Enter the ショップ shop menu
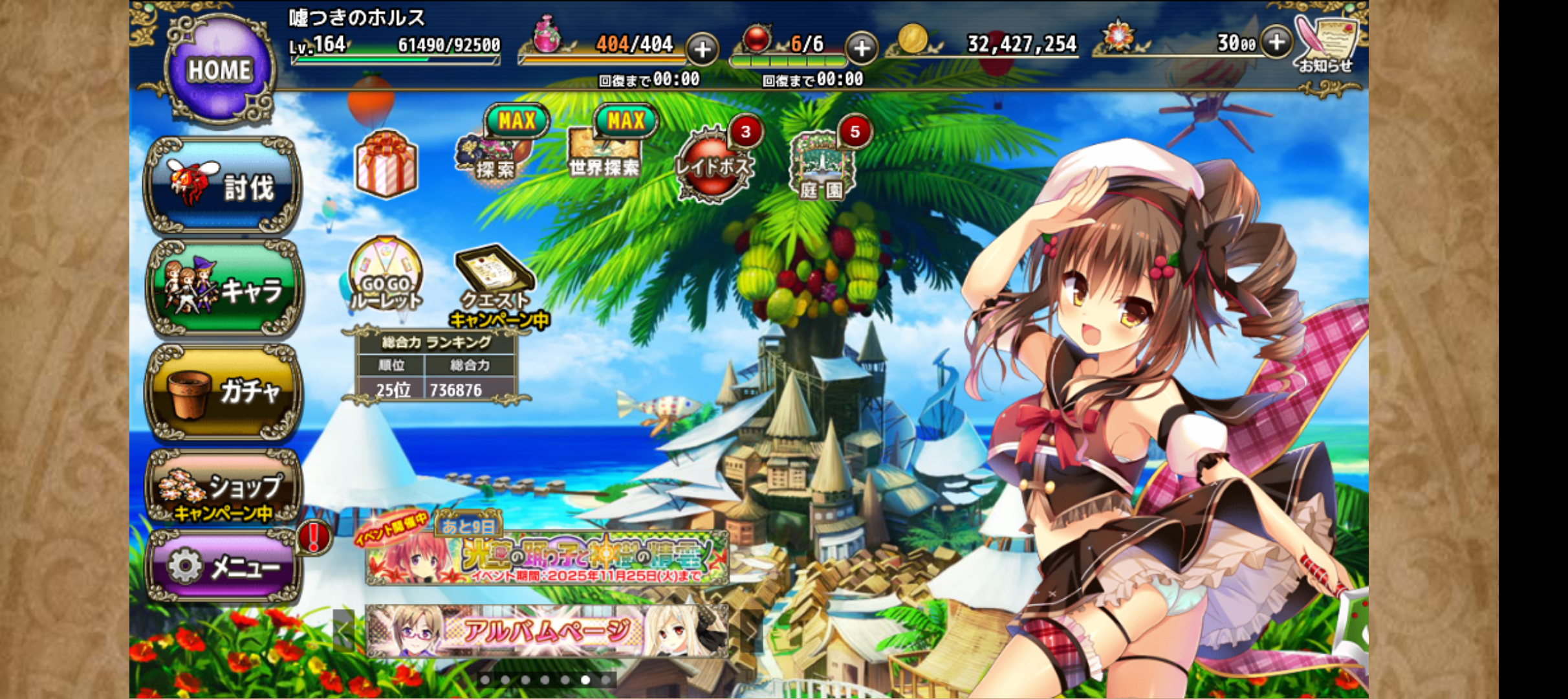 coord(223,487)
